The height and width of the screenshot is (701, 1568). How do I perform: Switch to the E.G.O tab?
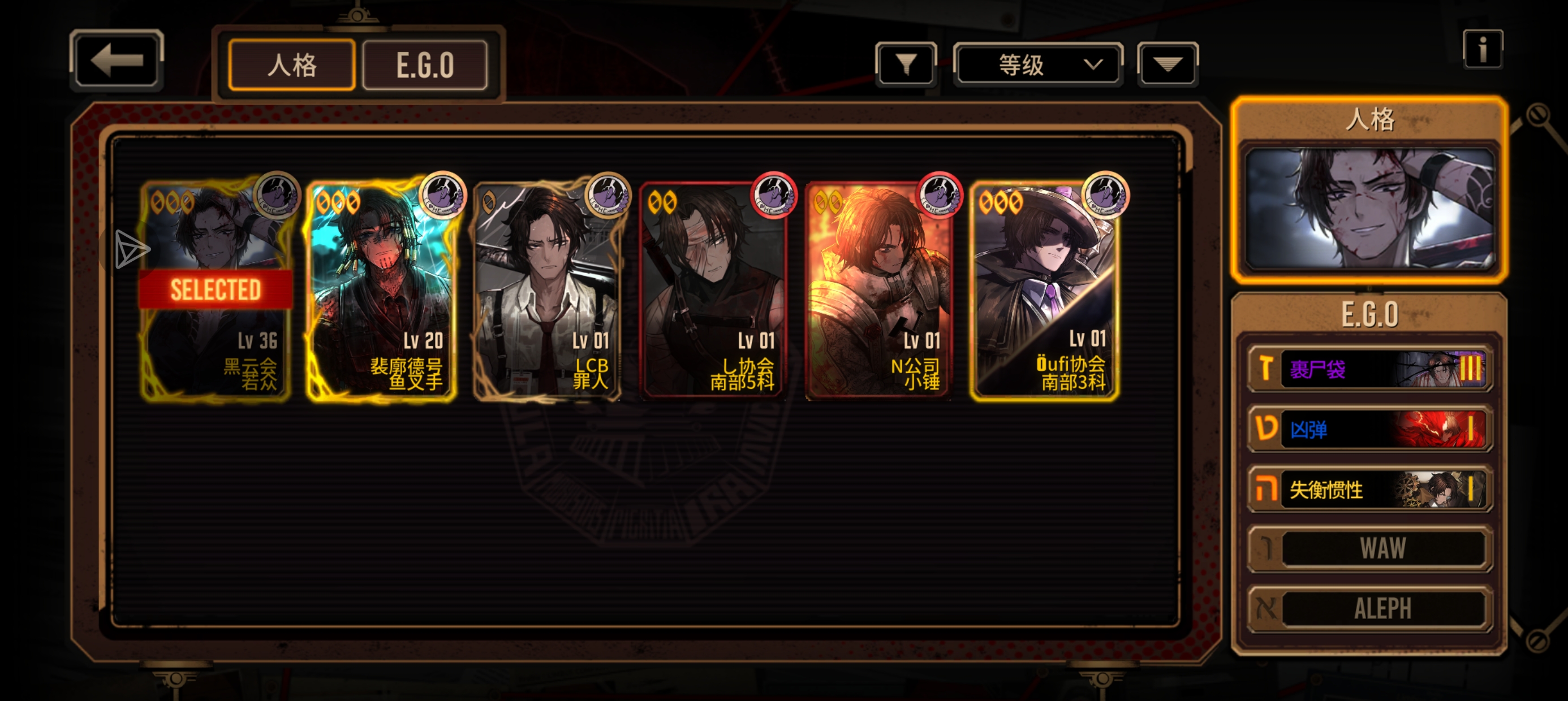click(424, 65)
